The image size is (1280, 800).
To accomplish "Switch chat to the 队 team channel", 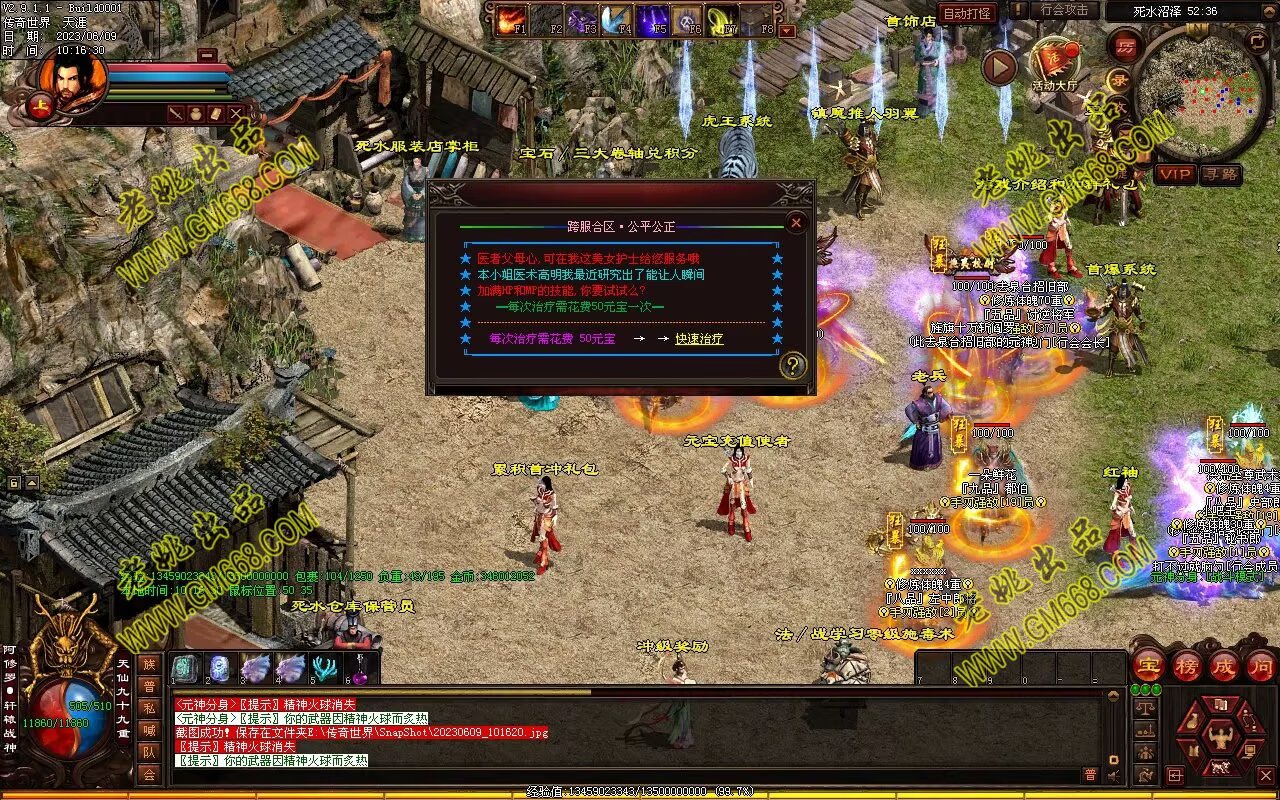I will [149, 752].
